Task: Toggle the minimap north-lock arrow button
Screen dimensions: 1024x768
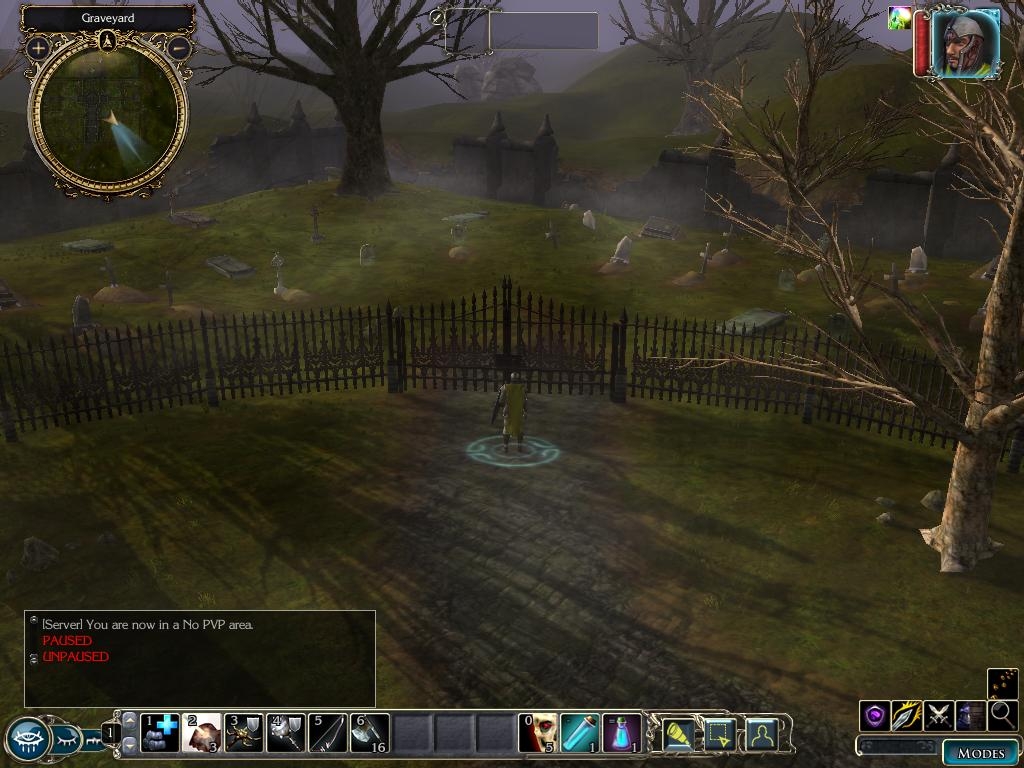Action: [108, 40]
